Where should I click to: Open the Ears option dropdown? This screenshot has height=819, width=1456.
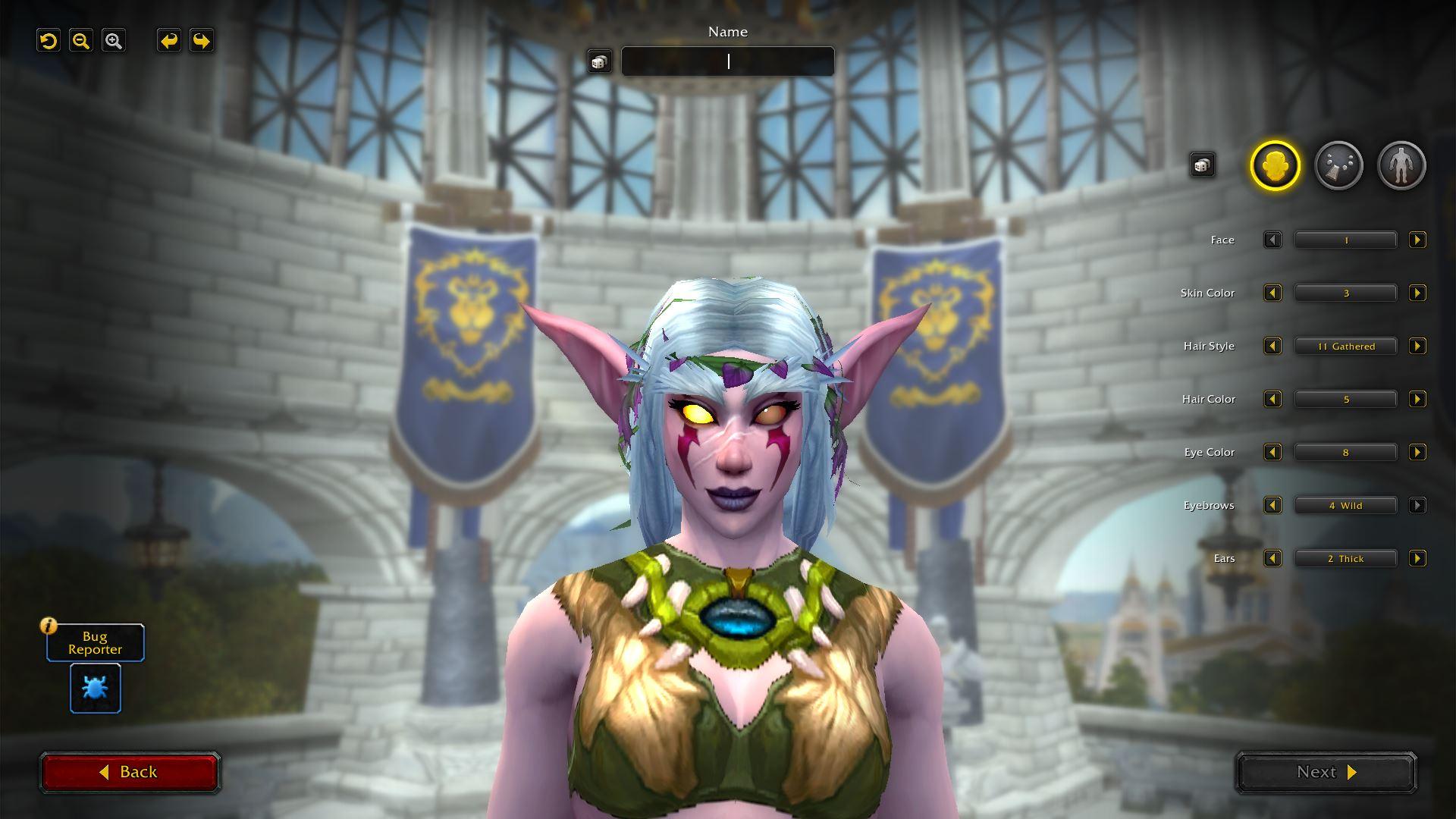pos(1345,559)
